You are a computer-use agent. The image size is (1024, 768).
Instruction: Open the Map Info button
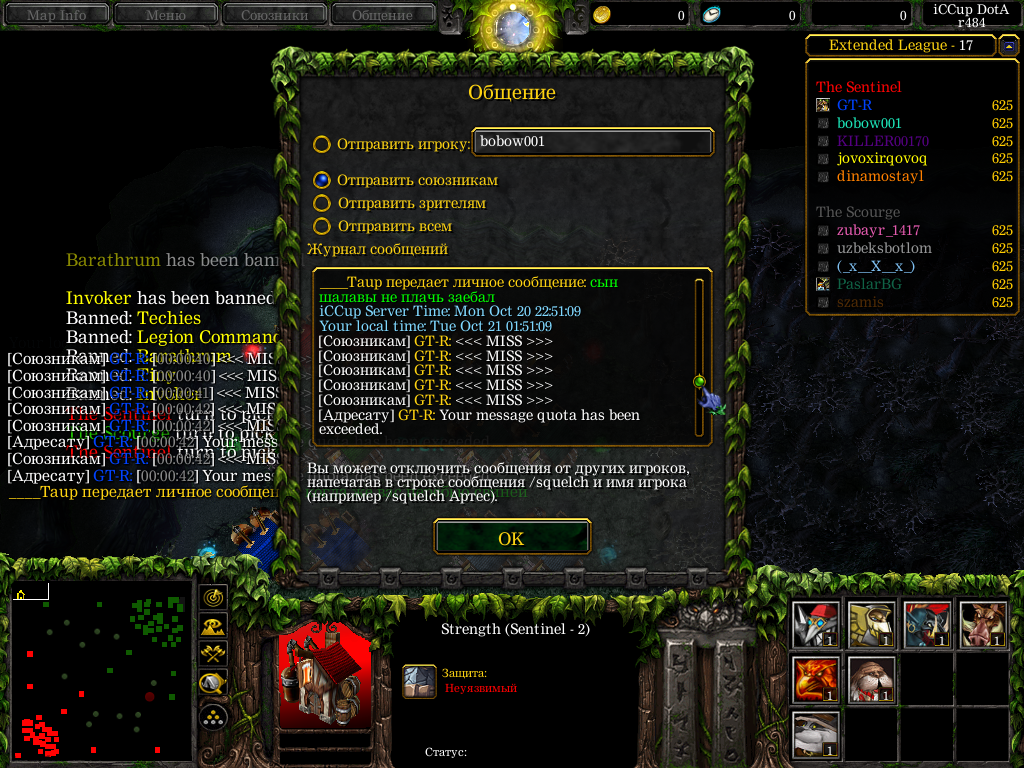click(x=56, y=15)
